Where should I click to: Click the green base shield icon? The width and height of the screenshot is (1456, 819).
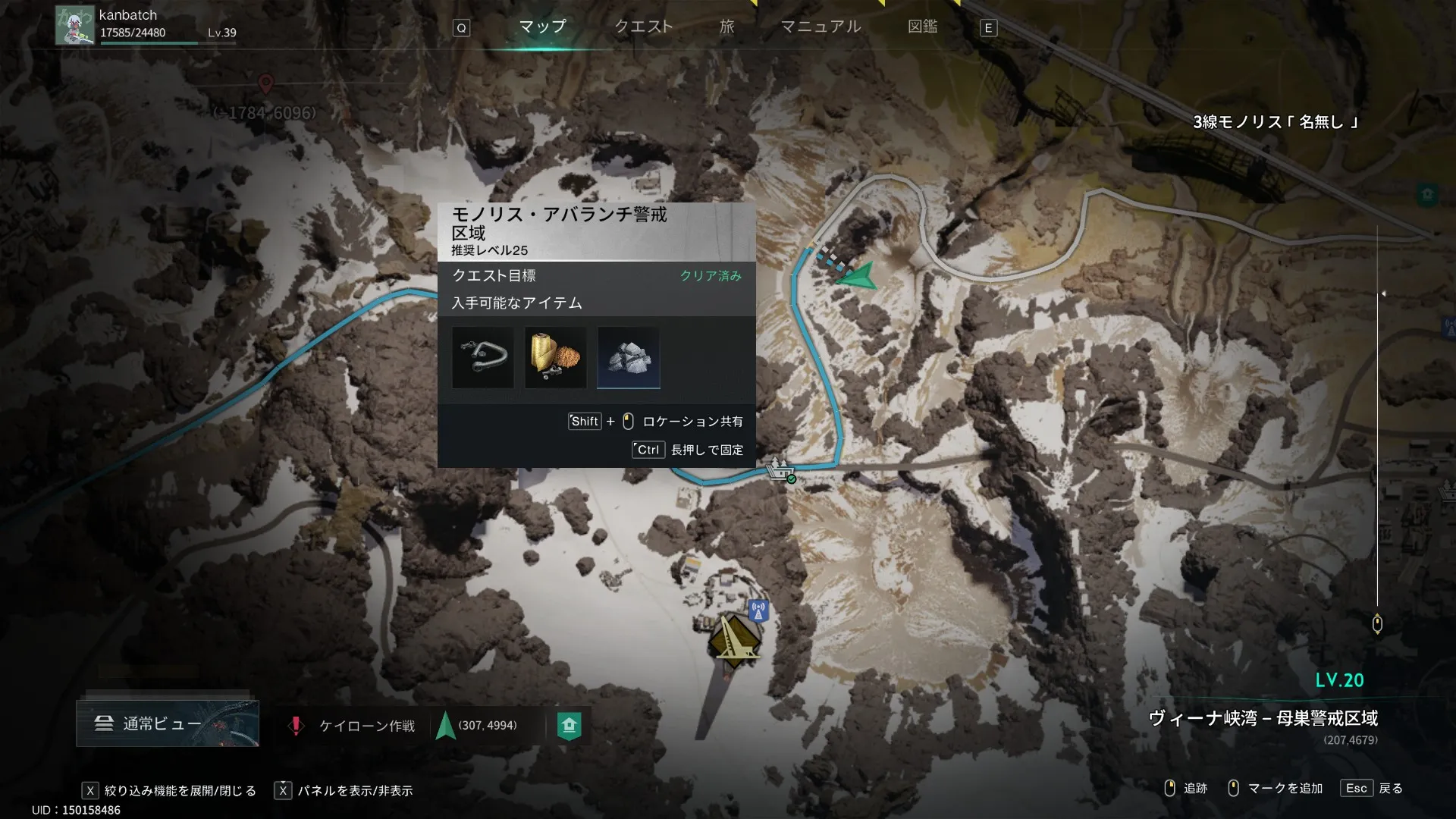coord(569,726)
